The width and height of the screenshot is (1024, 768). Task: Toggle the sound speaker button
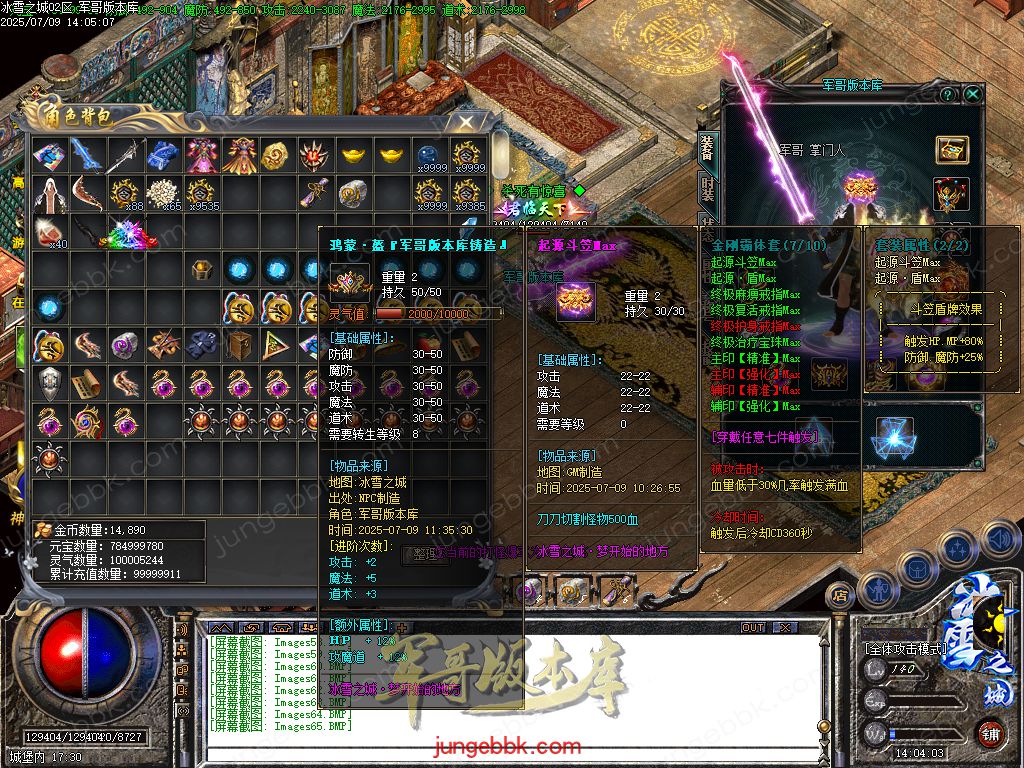(x=998, y=541)
